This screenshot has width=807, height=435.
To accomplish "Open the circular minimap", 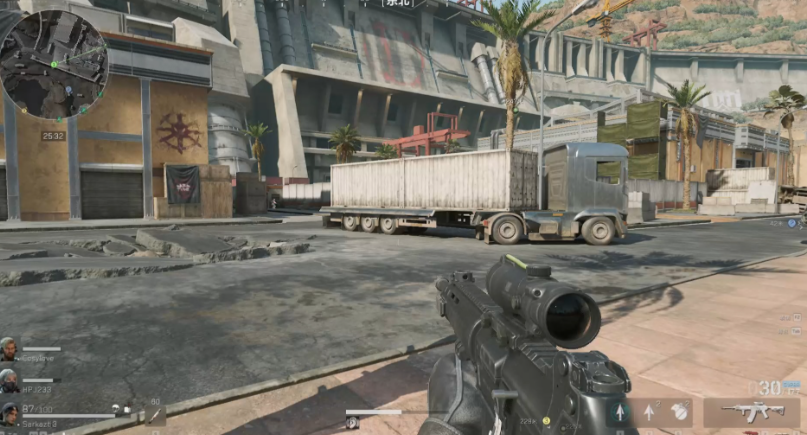I will click(53, 65).
